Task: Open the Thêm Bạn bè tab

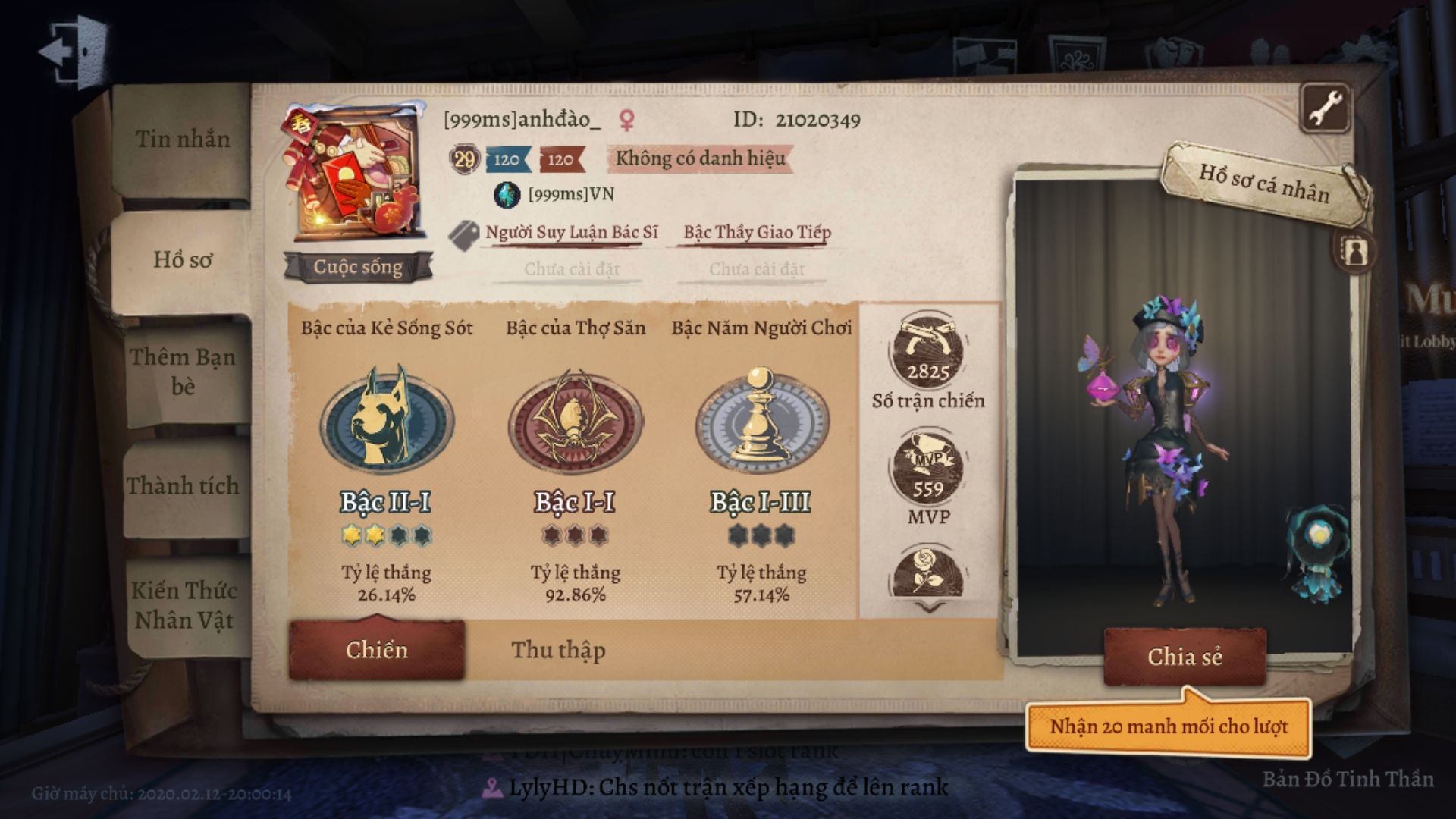Action: point(183,372)
